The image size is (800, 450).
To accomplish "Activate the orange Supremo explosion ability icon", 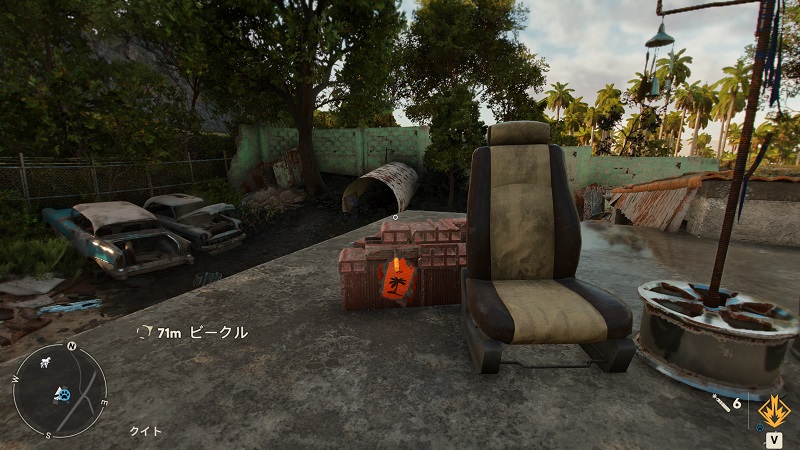I will coord(774,410).
